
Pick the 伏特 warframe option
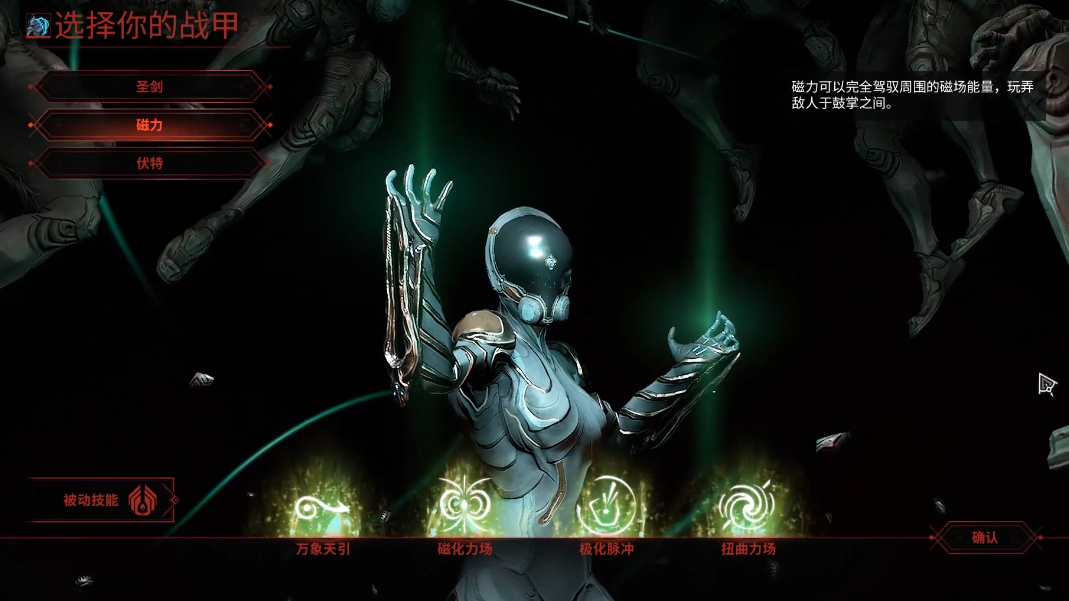pyautogui.click(x=150, y=163)
